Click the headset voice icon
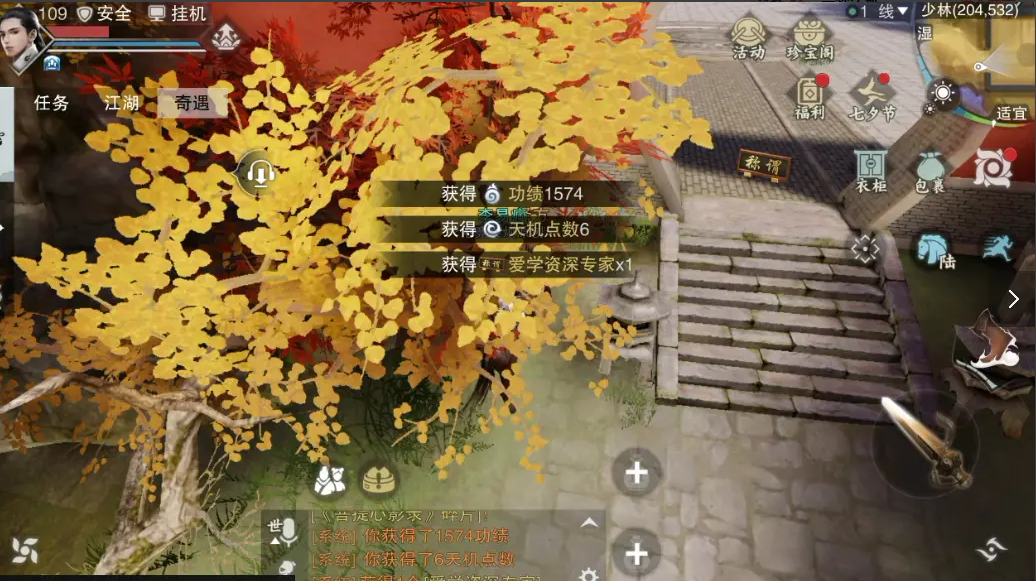The height and width of the screenshot is (581, 1036). [x=260, y=175]
